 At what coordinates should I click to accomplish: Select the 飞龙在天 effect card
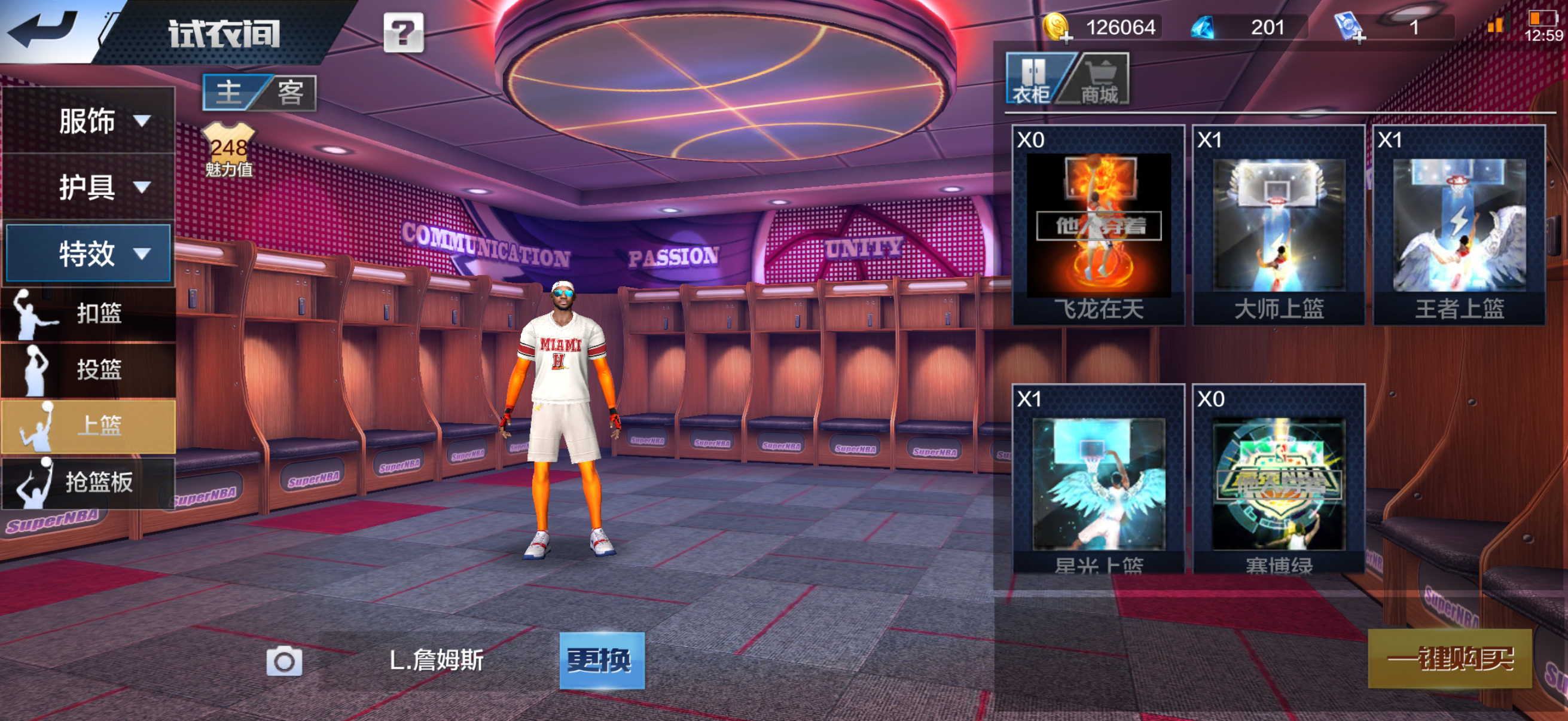[1098, 225]
